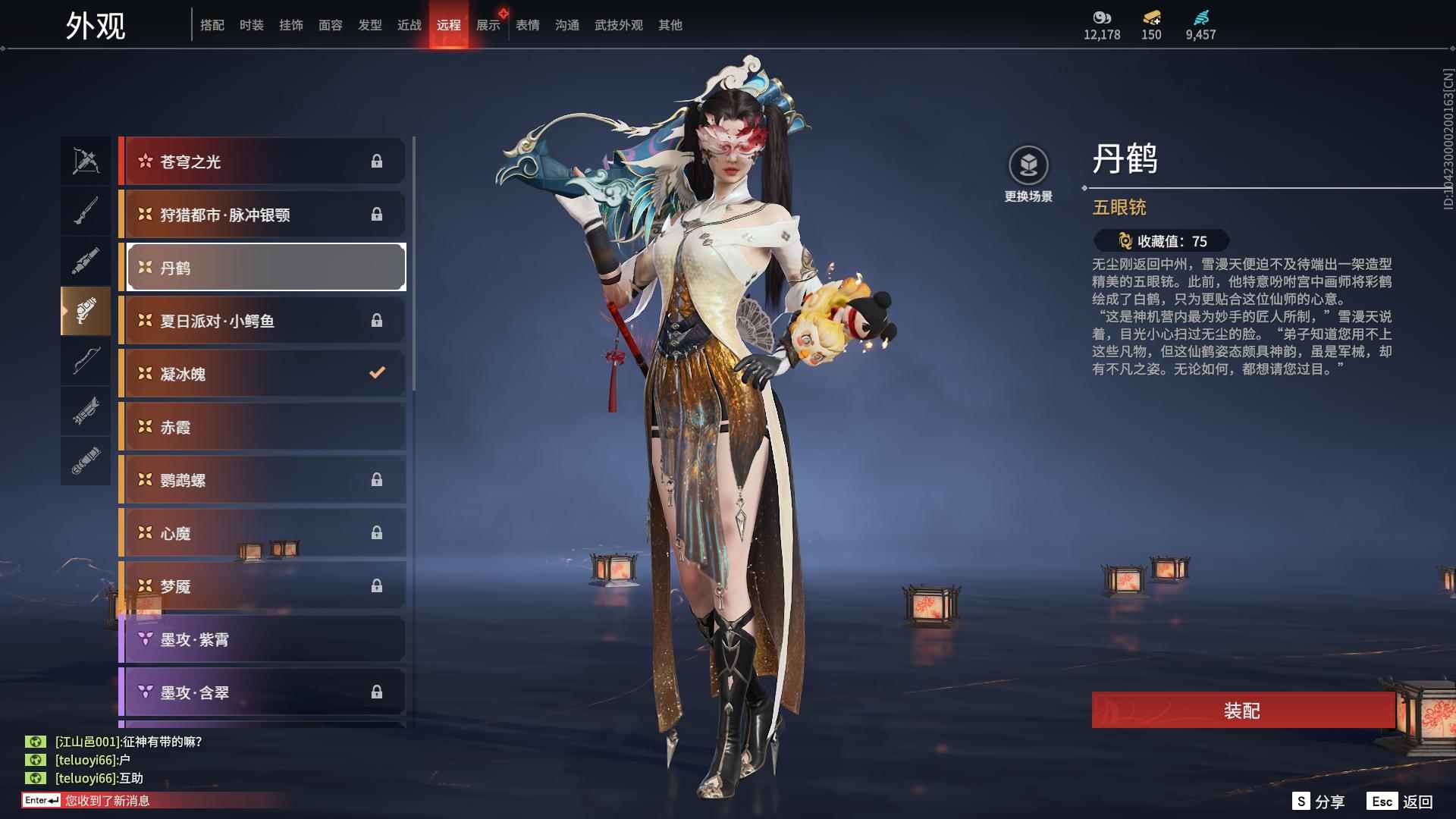Open the 墨攻·紫霄 skin entry

[262, 639]
